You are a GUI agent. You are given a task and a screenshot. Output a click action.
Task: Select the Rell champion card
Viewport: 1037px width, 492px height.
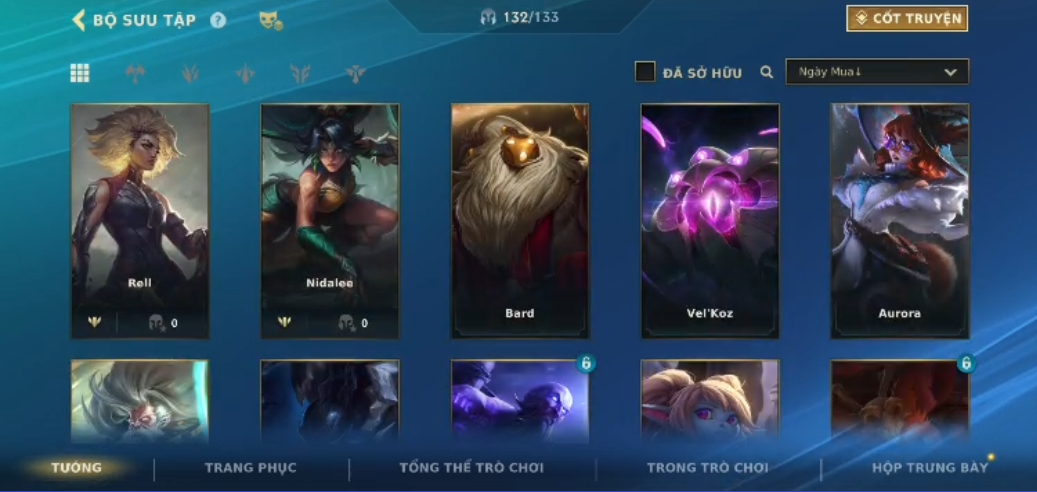(140, 220)
